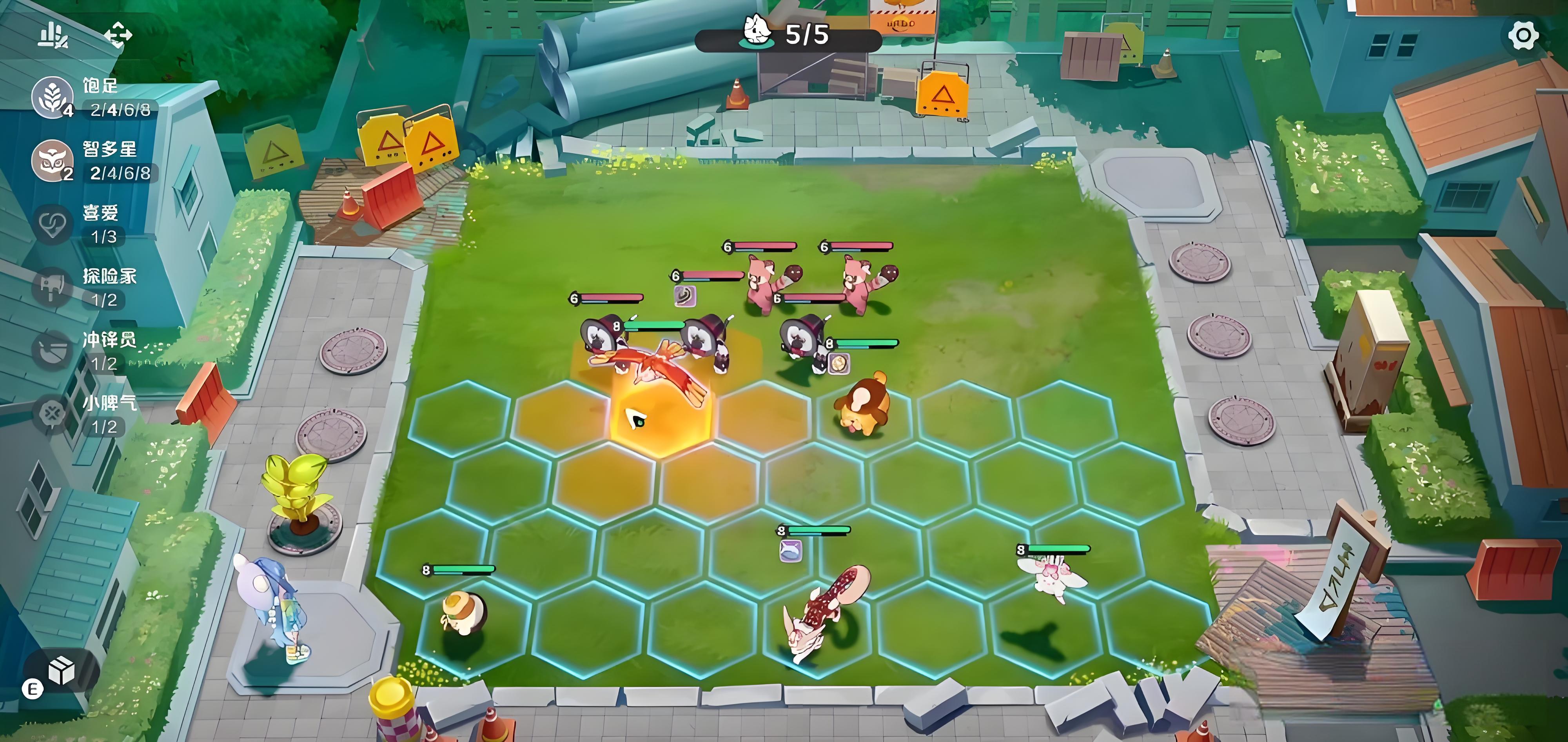Open the battle statistics chart icon

coord(54,35)
